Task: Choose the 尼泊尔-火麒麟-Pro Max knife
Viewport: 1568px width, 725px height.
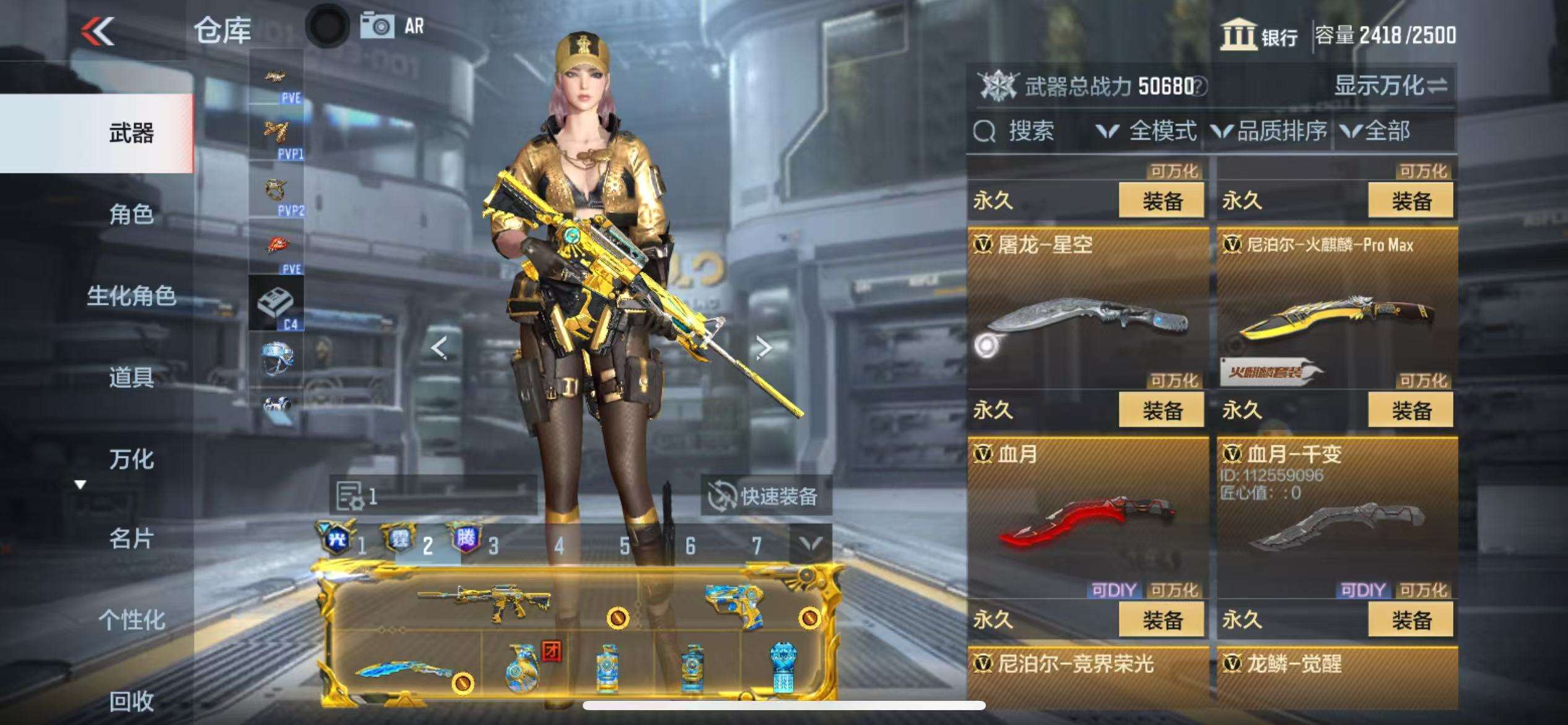Action: coord(1336,310)
